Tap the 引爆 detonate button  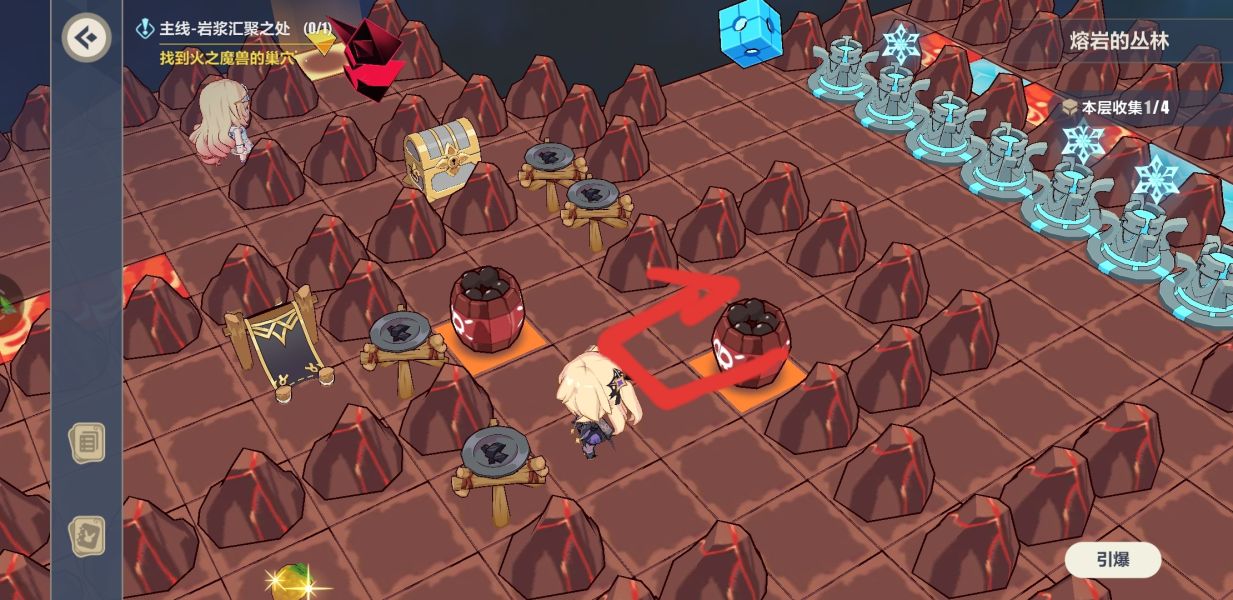click(x=1112, y=560)
